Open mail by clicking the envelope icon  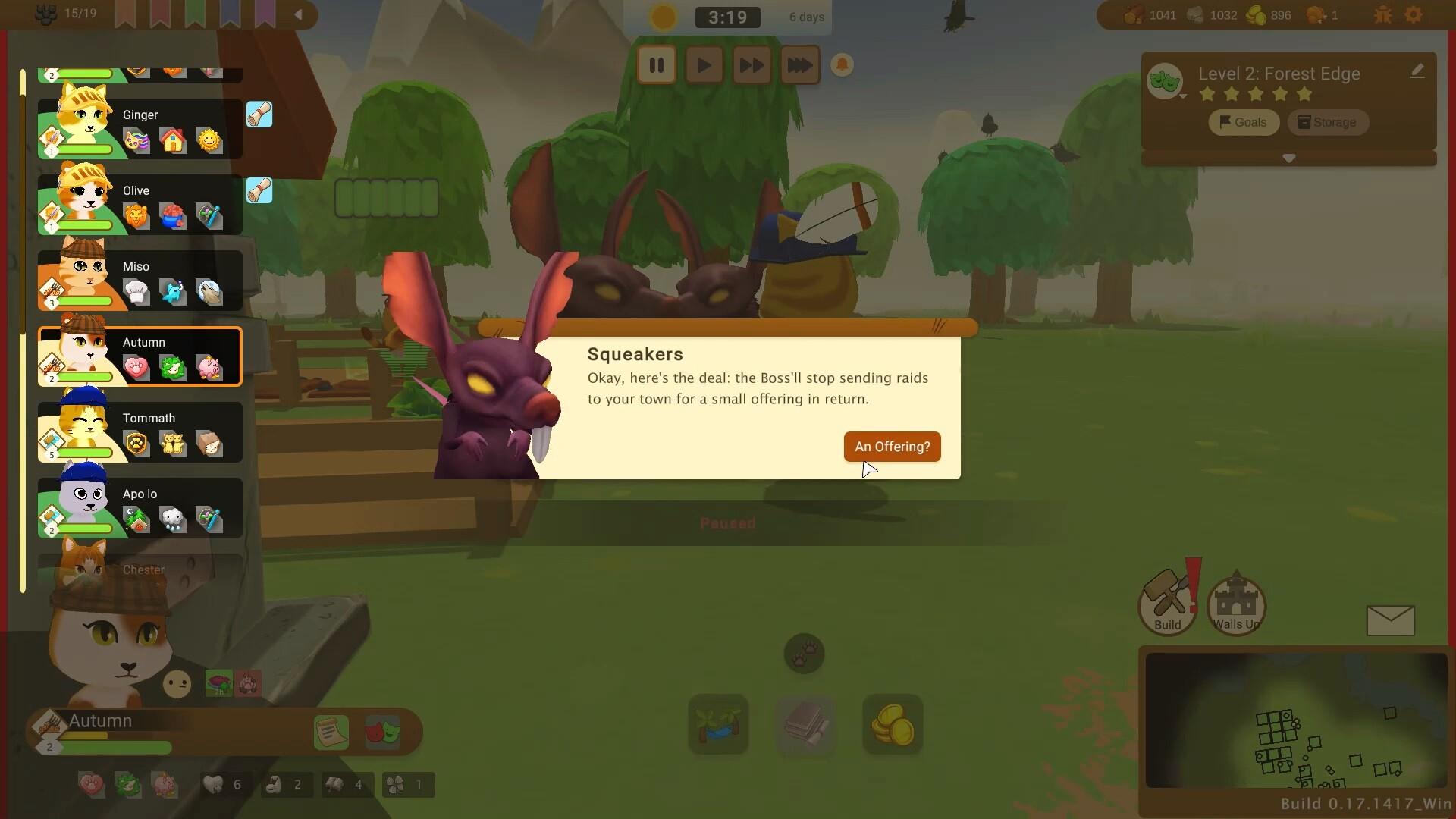coord(1392,620)
